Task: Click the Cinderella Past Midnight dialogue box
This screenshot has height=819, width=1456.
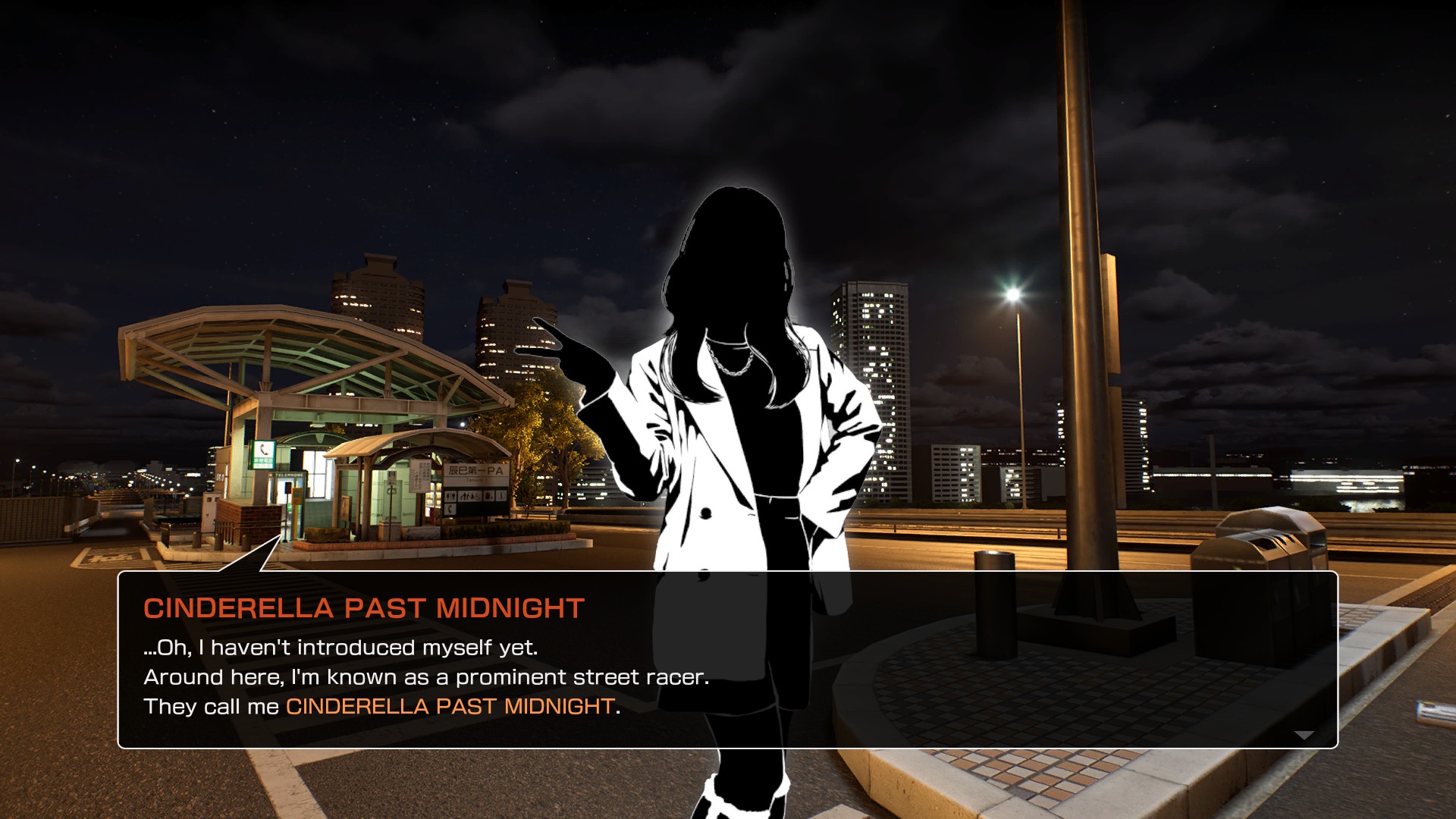Action: (x=726, y=660)
